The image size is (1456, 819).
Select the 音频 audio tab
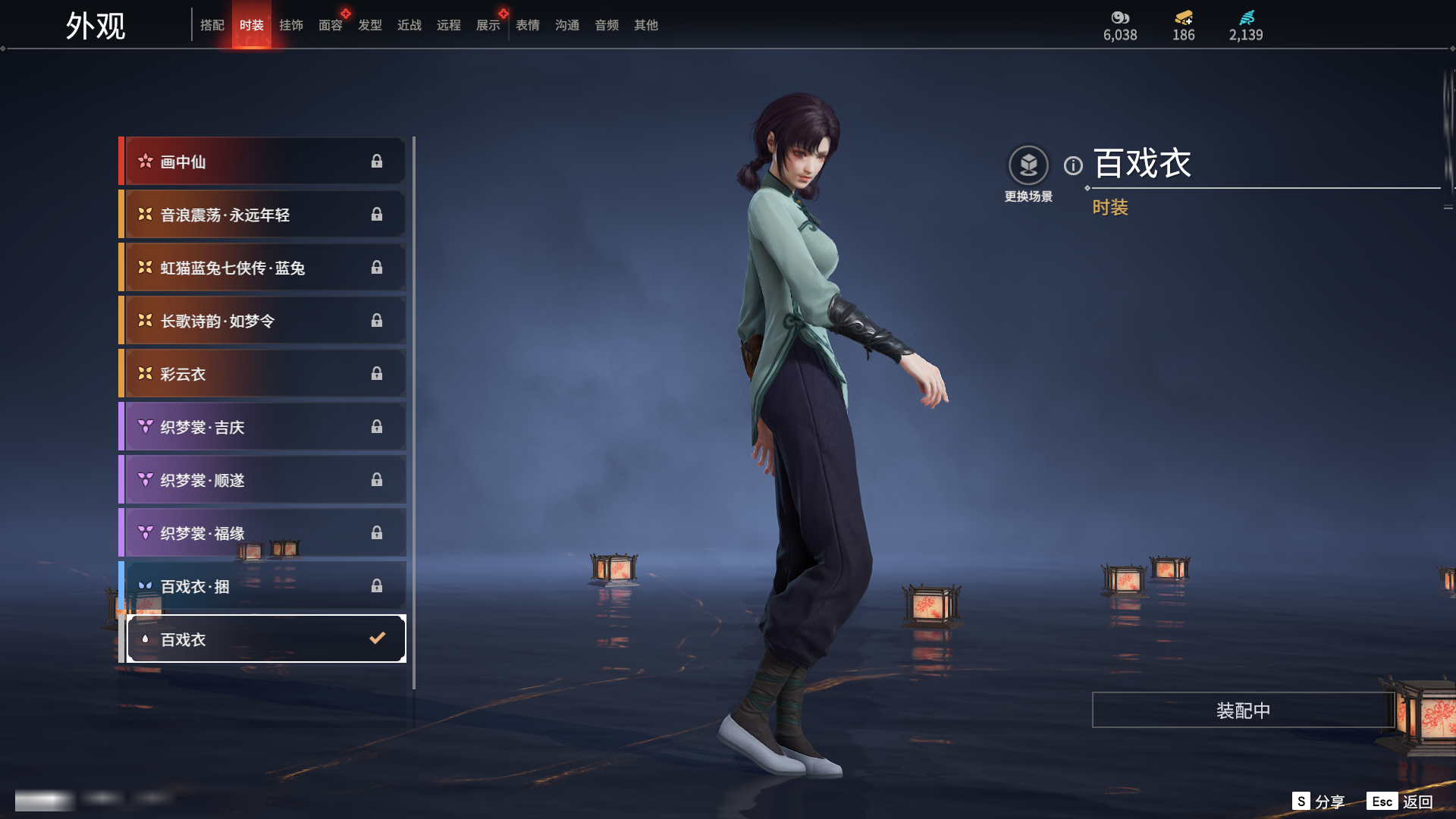607,25
